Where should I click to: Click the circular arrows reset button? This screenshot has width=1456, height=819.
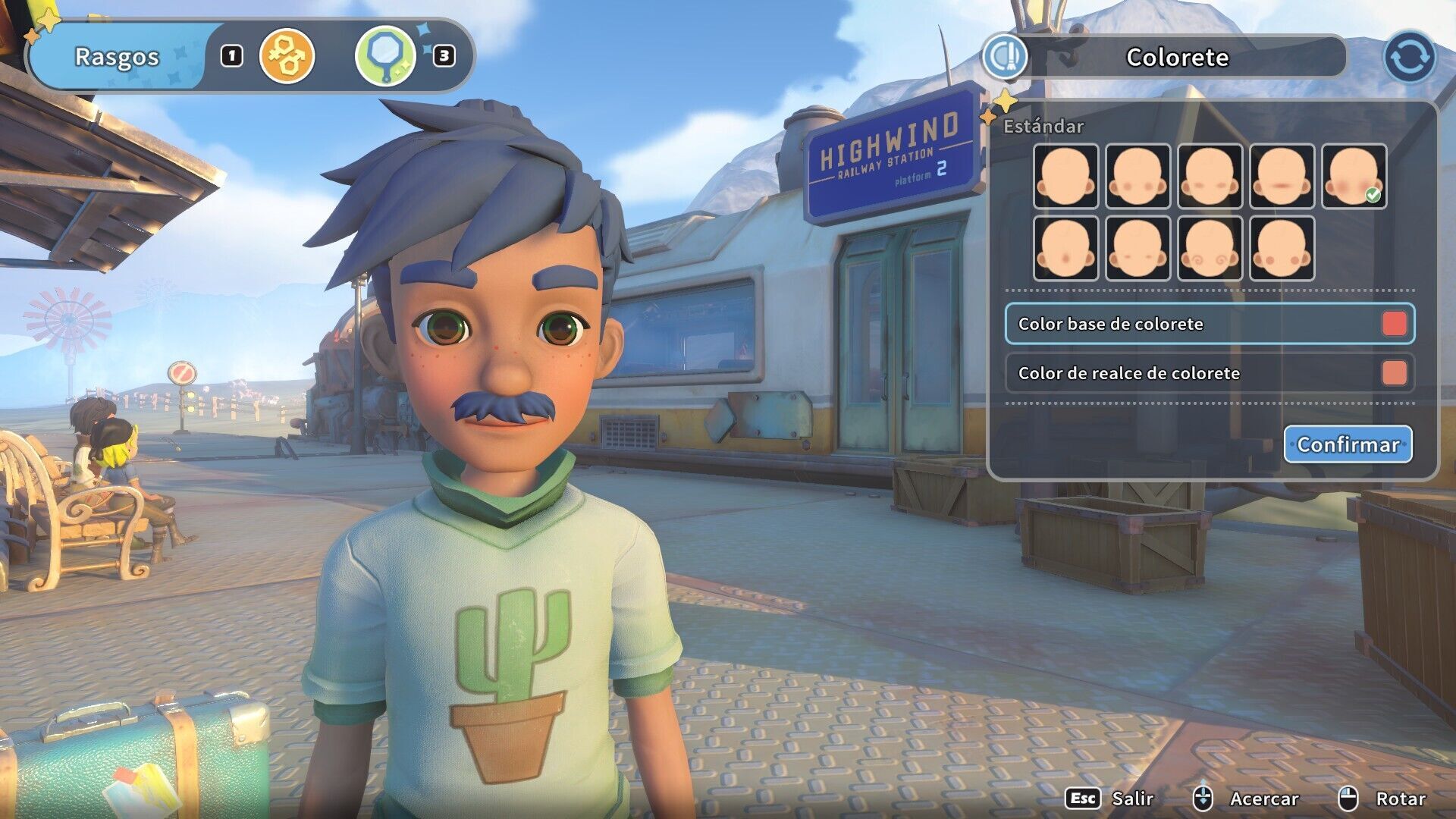click(x=1409, y=57)
